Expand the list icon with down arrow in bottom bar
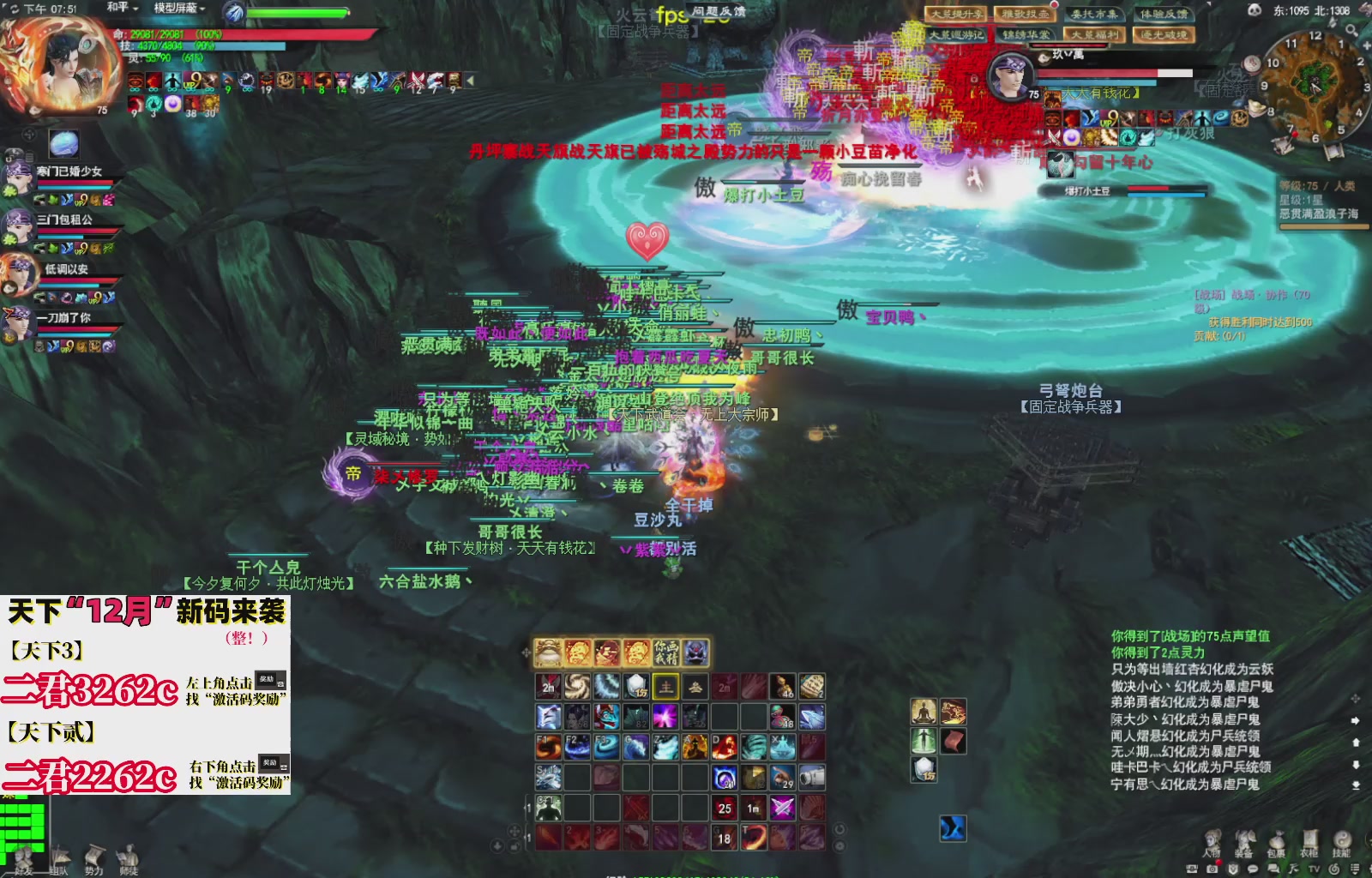Image resolution: width=1372 pixels, height=878 pixels. click(1355, 869)
